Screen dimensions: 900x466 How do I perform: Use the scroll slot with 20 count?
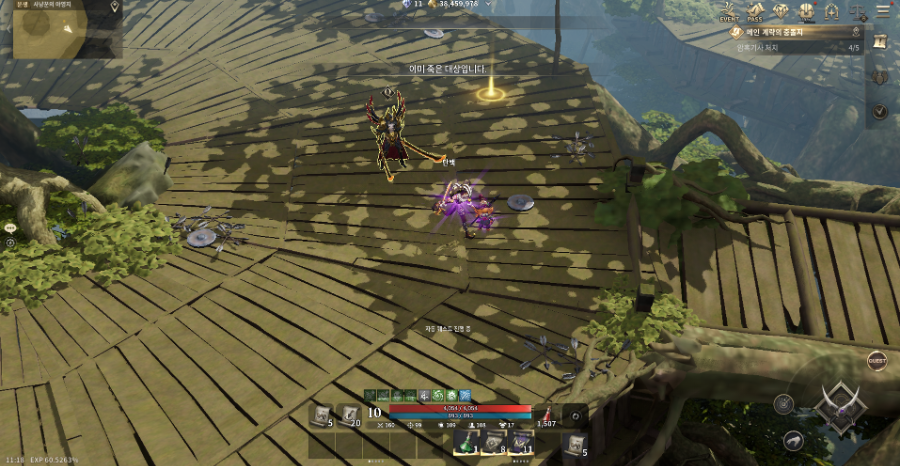pos(350,415)
